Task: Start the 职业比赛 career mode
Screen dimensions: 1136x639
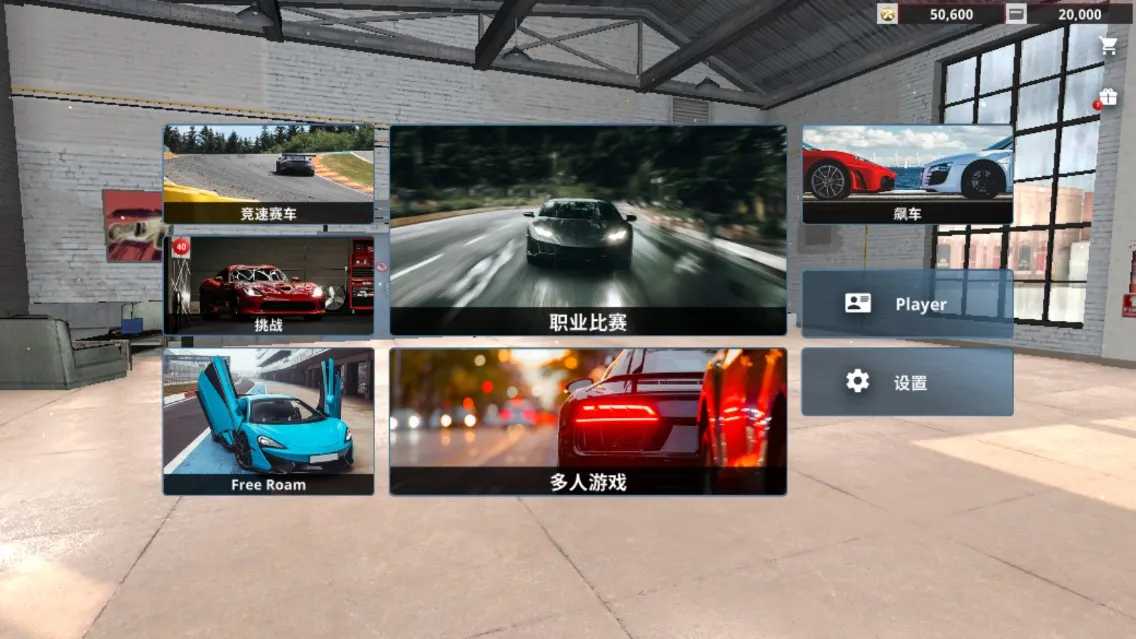Action: tap(588, 230)
